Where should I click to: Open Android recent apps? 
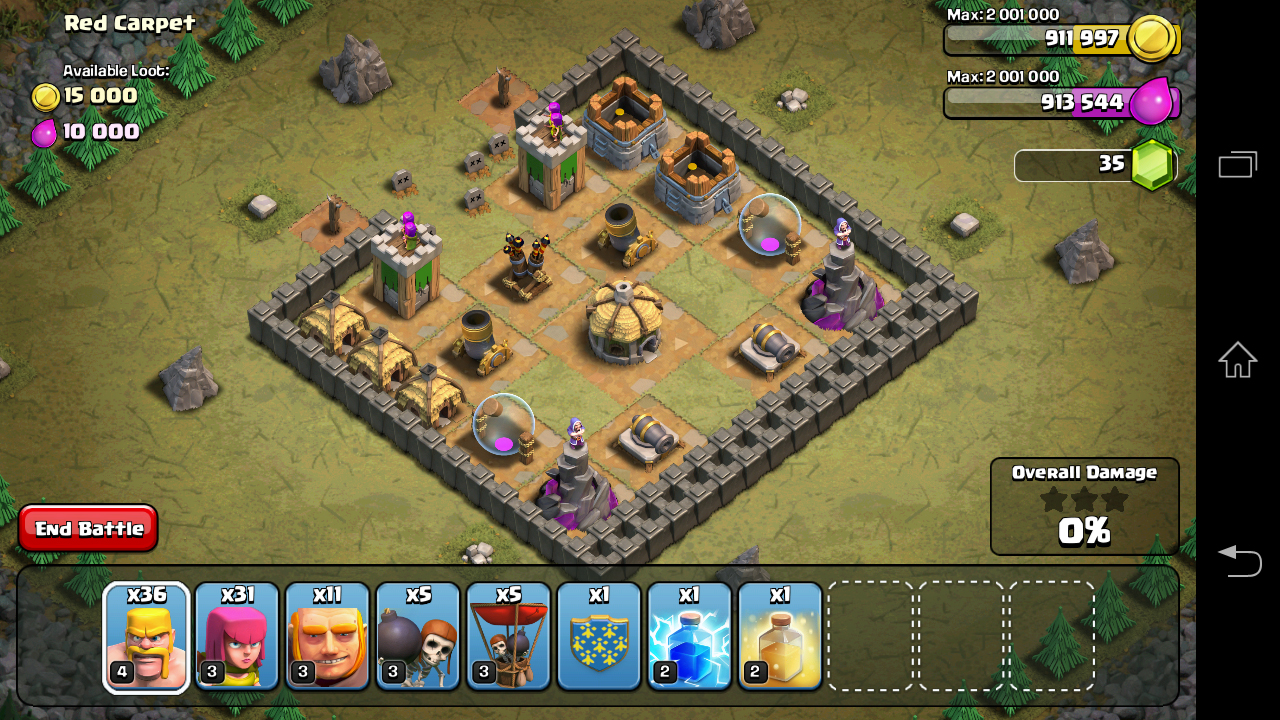1237,165
